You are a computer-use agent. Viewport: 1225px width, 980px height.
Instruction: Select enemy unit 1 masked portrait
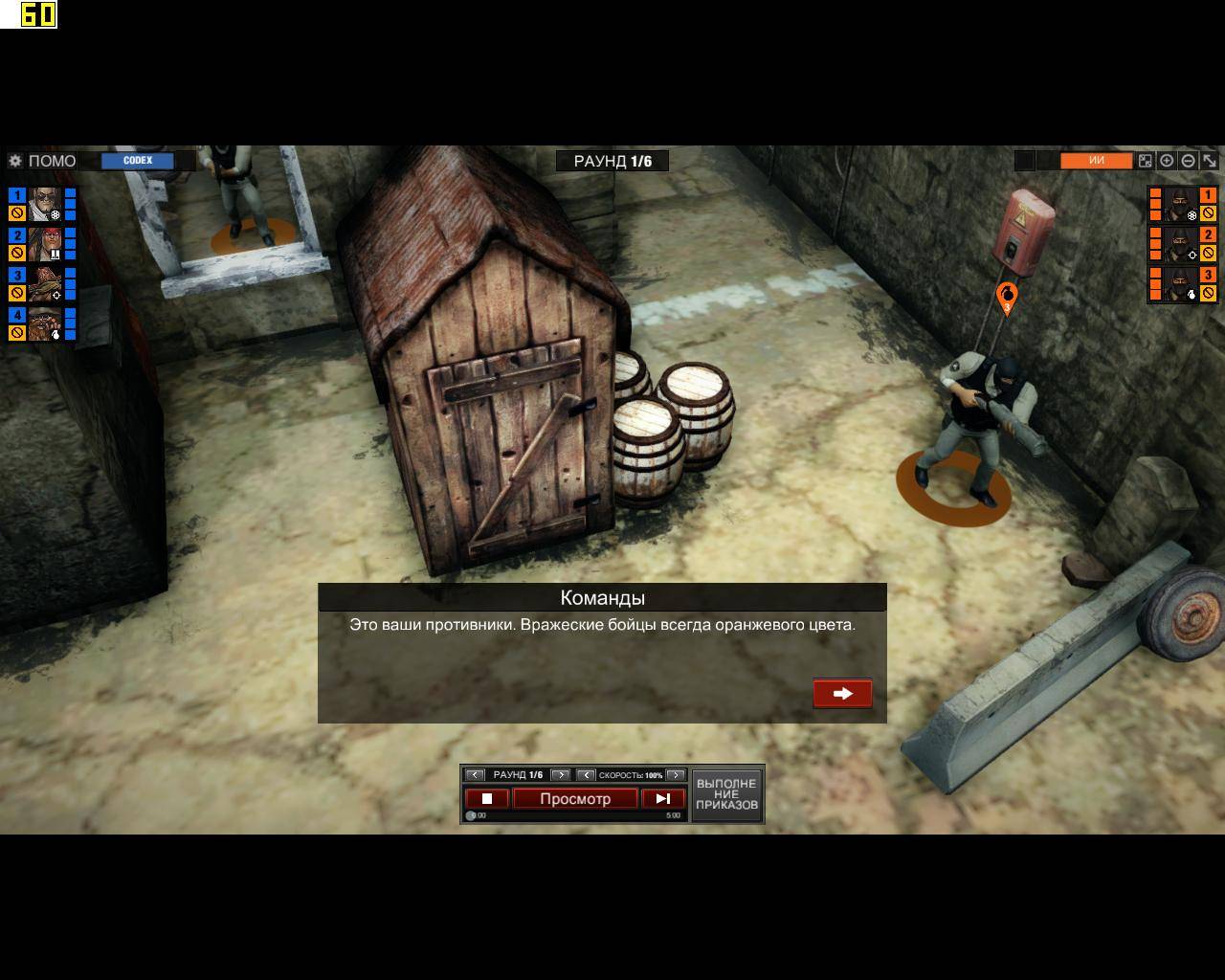click(x=1182, y=204)
